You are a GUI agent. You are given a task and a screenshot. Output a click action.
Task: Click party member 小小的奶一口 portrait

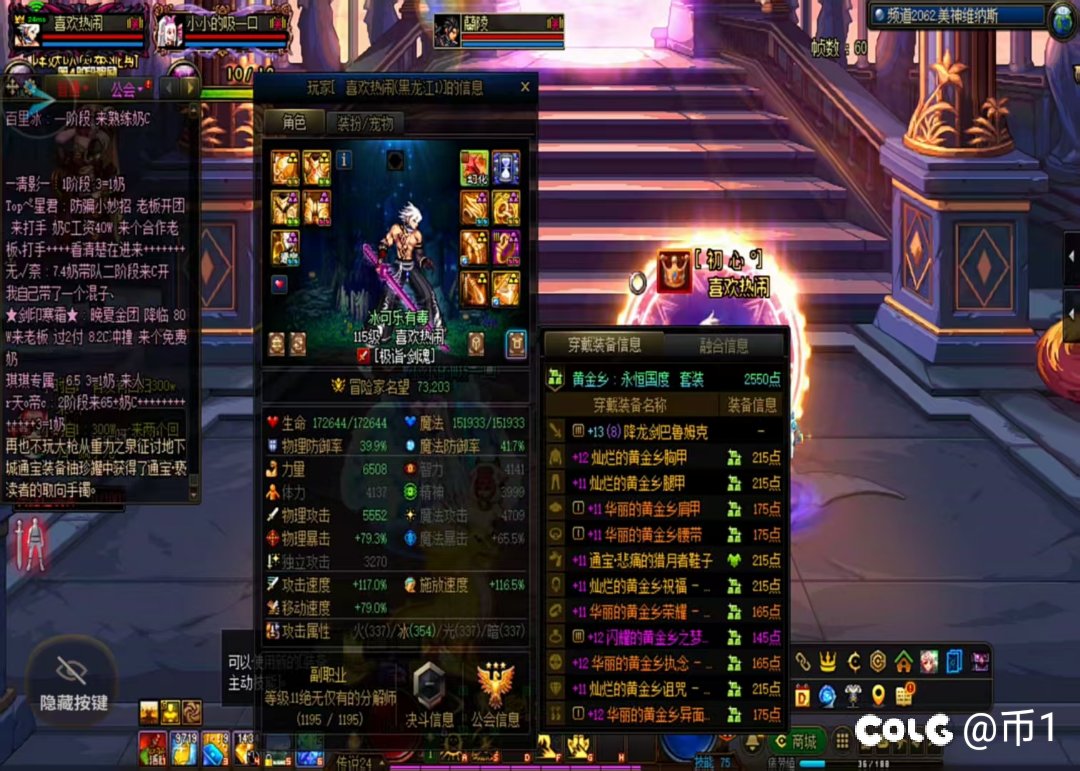pyautogui.click(x=169, y=33)
